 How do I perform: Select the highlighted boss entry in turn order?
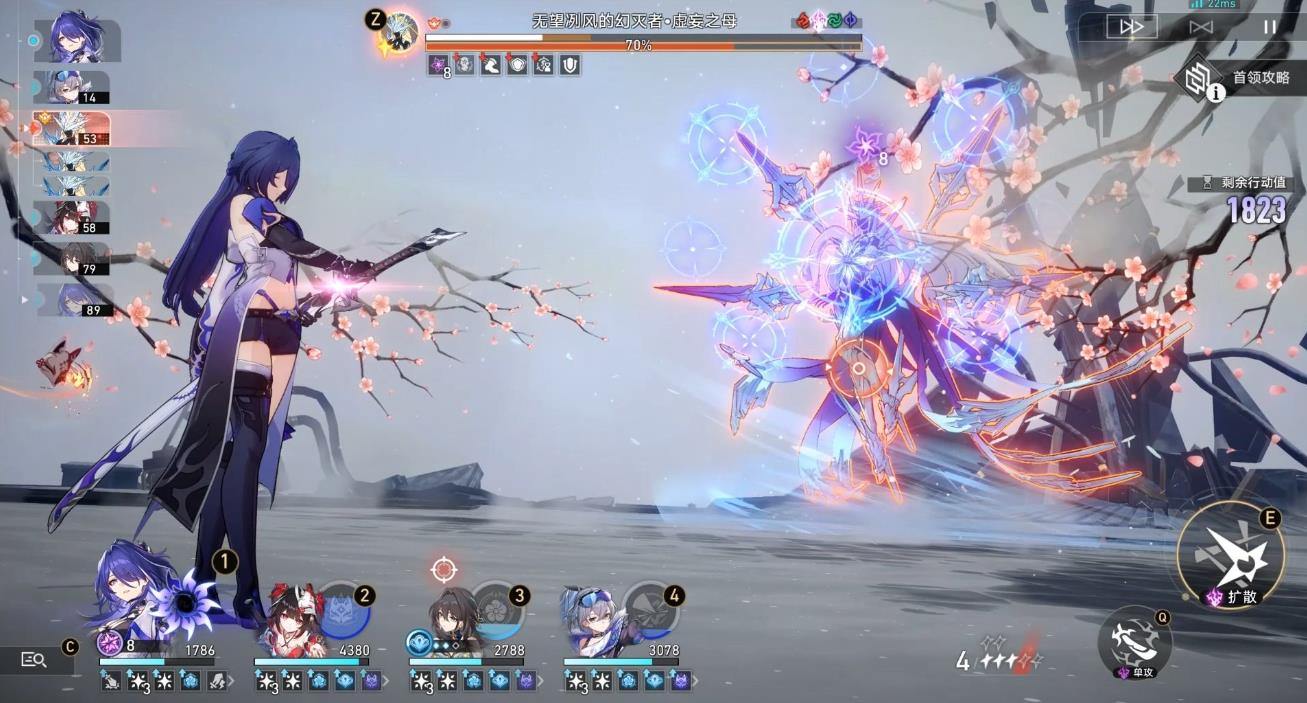coord(70,128)
